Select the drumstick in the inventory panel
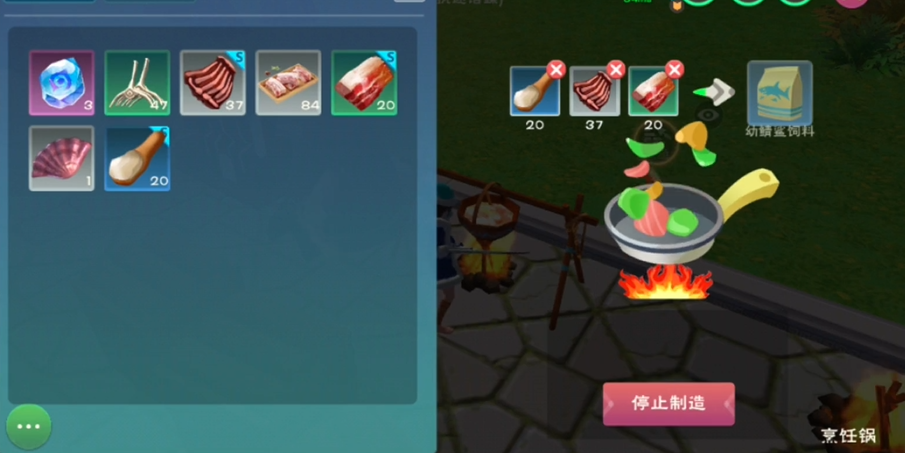Viewport: 905px width, 453px height. pos(137,158)
